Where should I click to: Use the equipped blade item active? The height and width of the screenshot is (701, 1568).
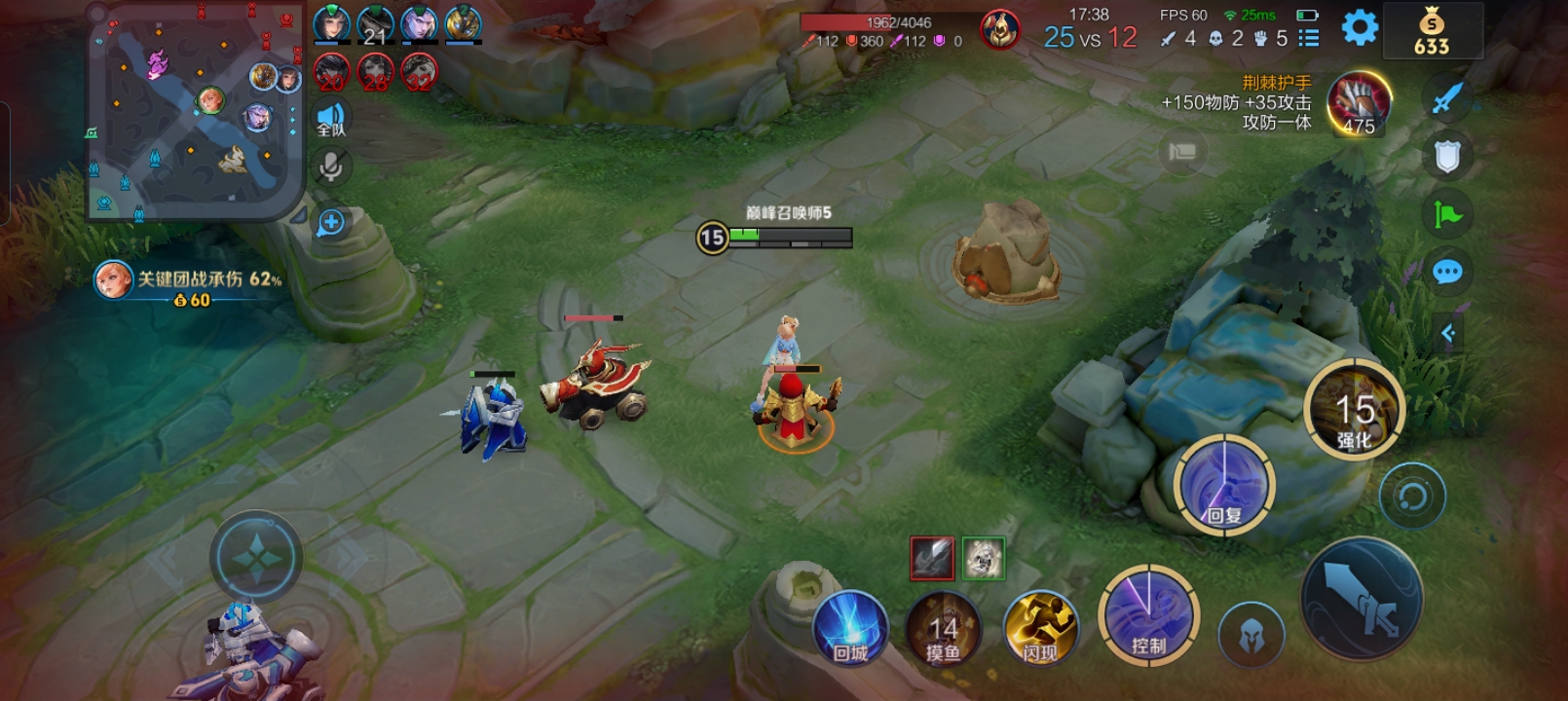932,558
